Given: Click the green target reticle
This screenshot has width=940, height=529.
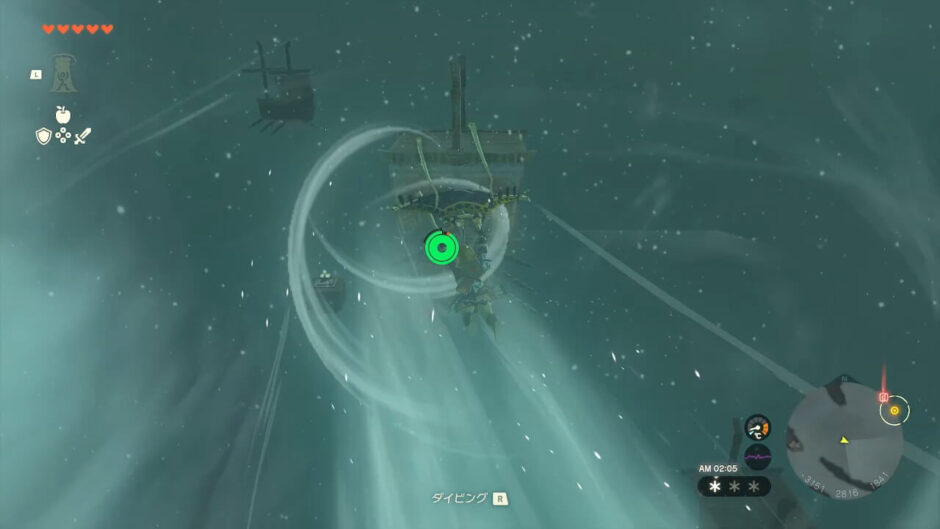Looking at the screenshot, I should click(x=441, y=247).
